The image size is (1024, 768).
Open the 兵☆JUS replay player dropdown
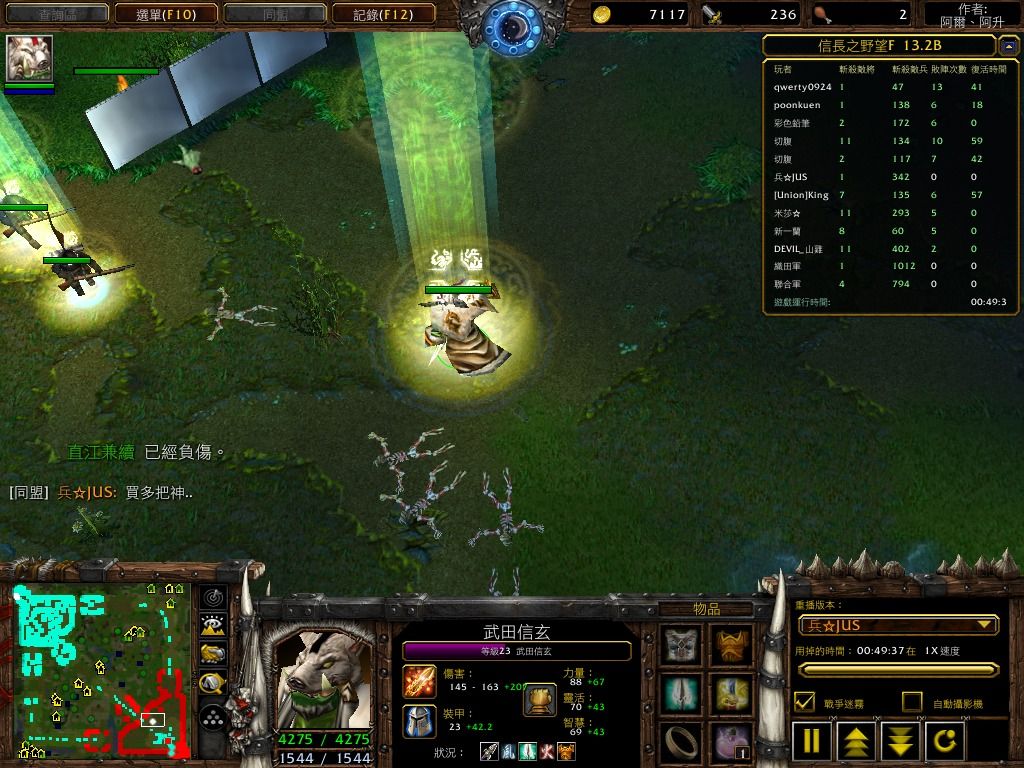pos(898,625)
